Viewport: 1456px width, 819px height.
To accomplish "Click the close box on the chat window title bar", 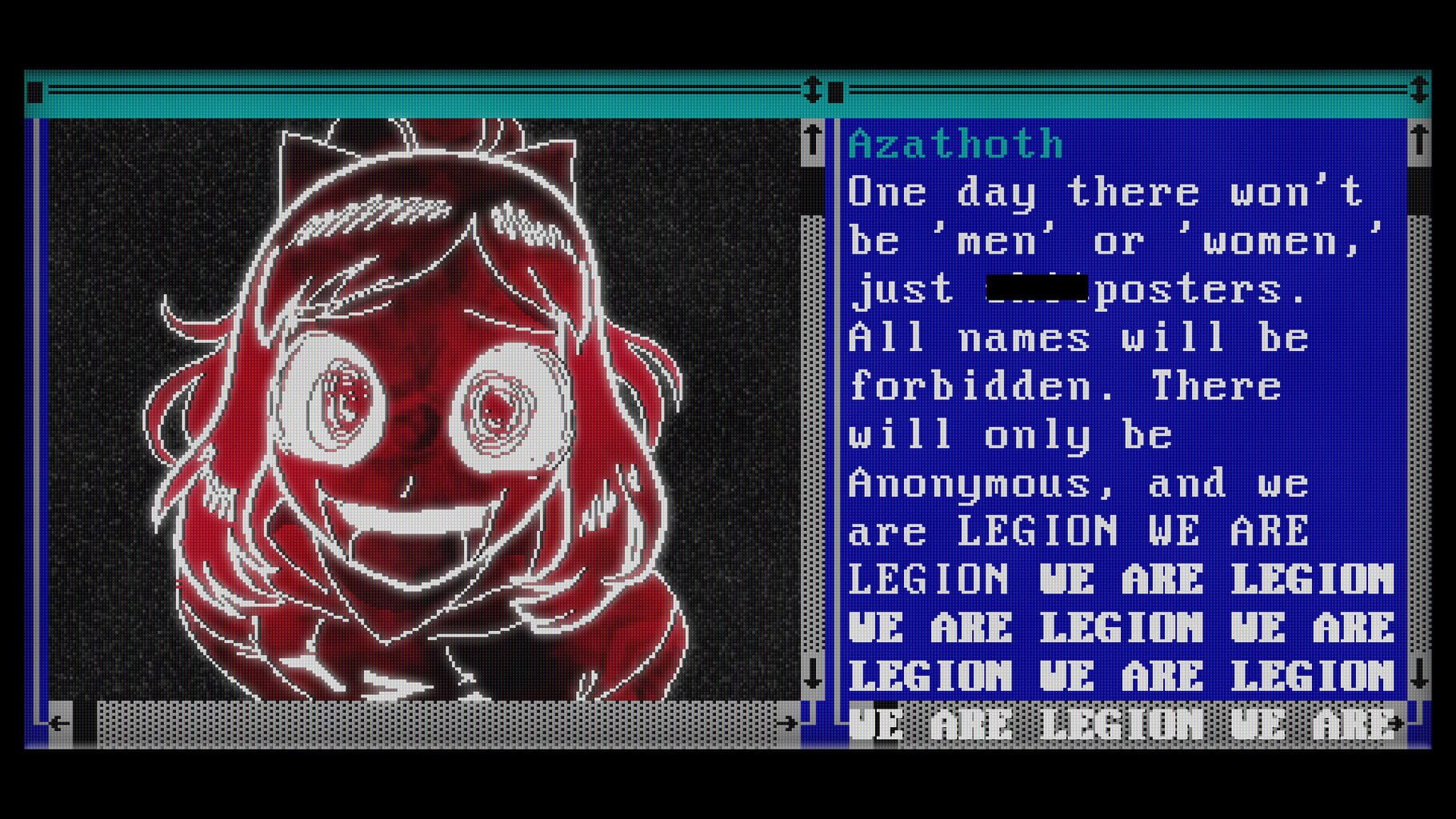I will pos(837,90).
